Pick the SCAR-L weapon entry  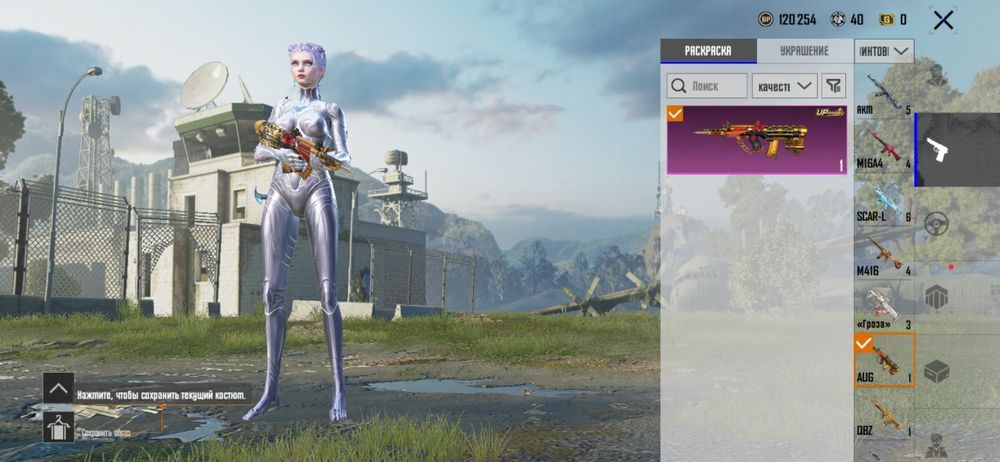pyautogui.click(x=883, y=200)
